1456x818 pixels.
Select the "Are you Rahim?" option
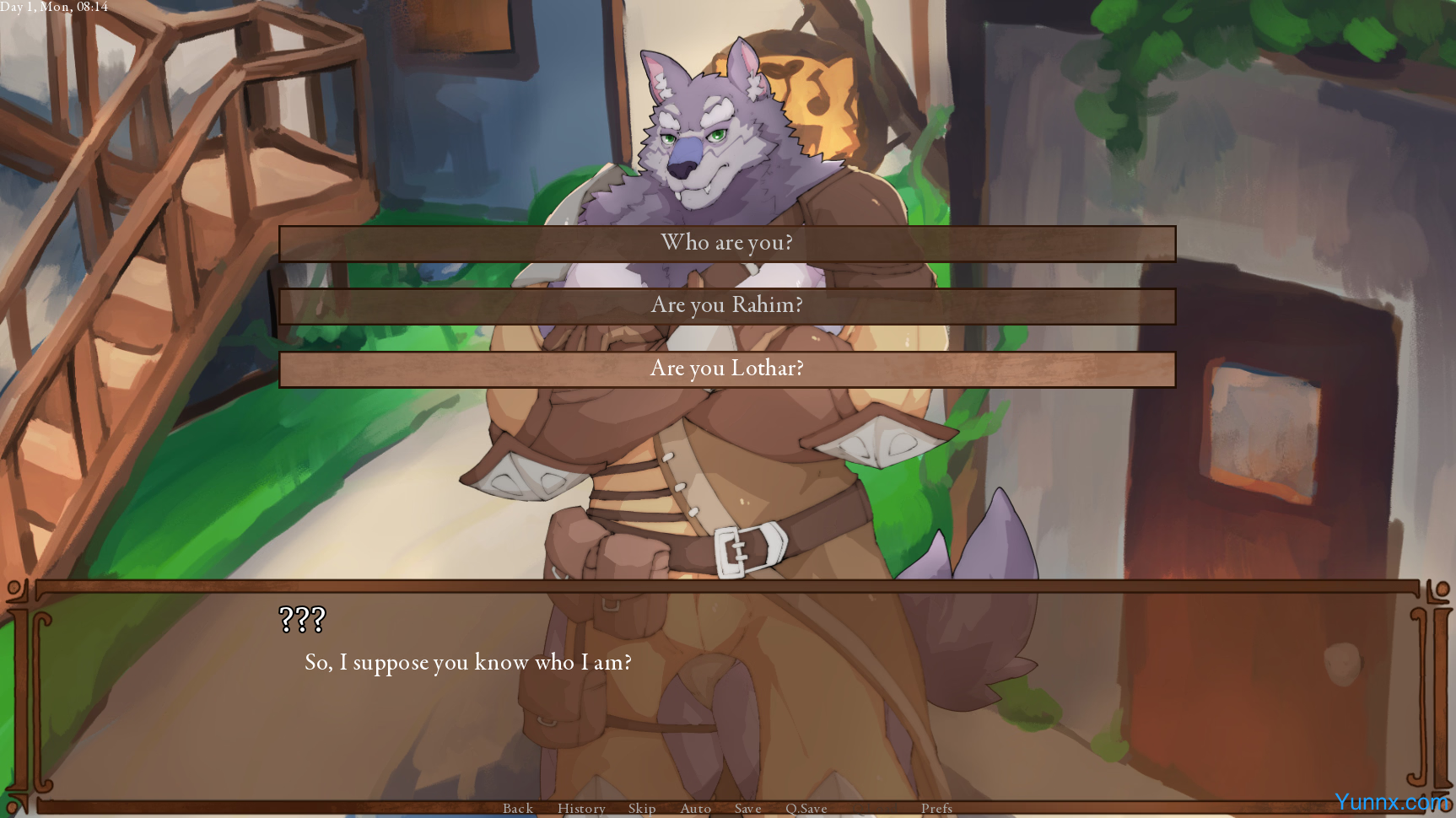(x=726, y=306)
